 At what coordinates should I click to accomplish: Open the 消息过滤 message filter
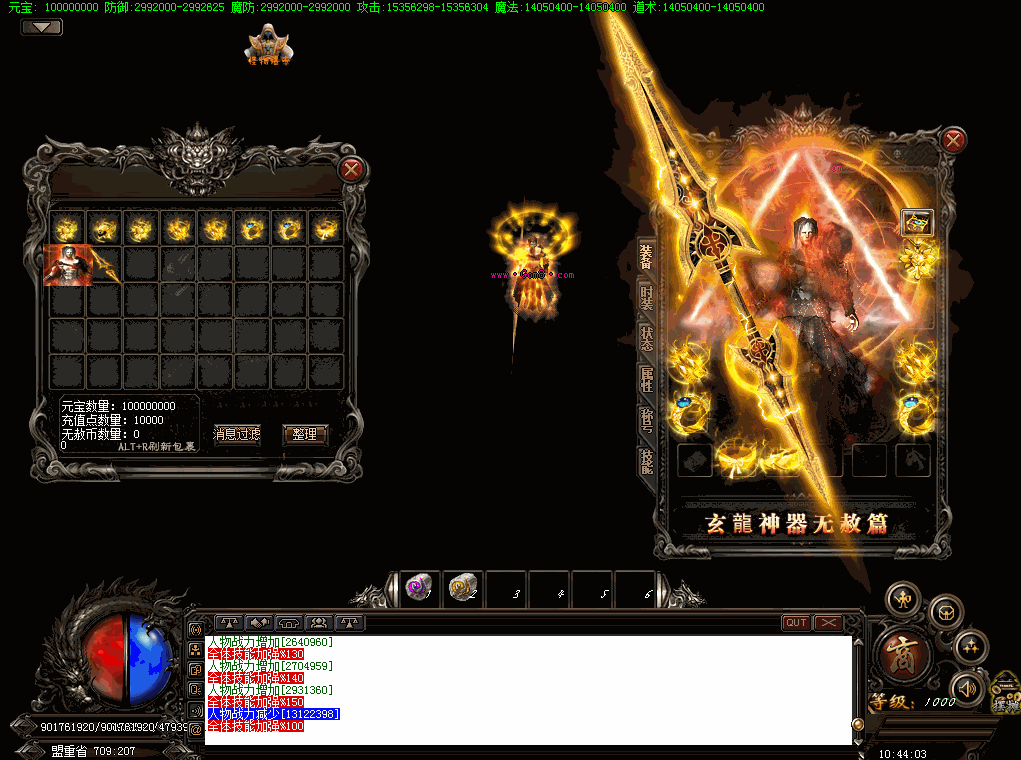[x=237, y=434]
